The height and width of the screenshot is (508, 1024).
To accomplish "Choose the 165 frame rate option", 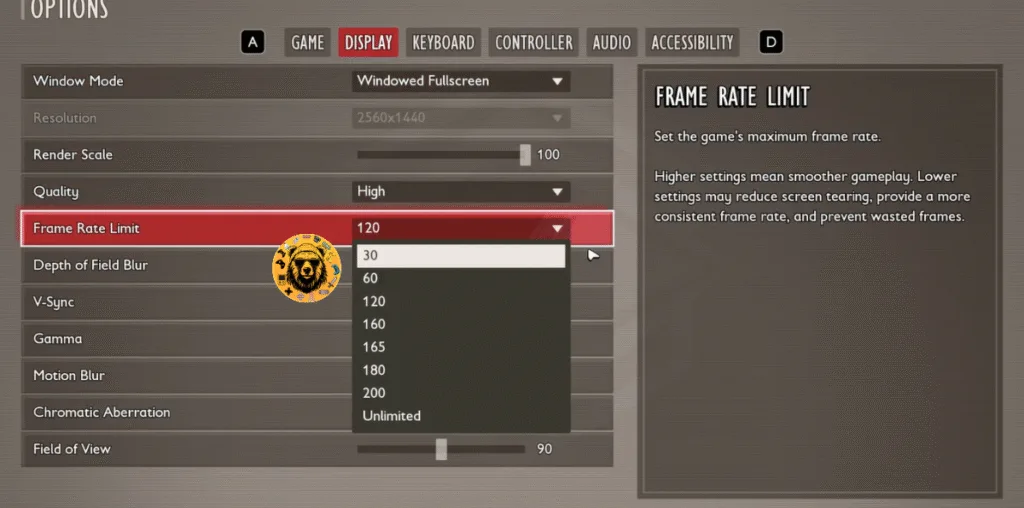I will (461, 347).
